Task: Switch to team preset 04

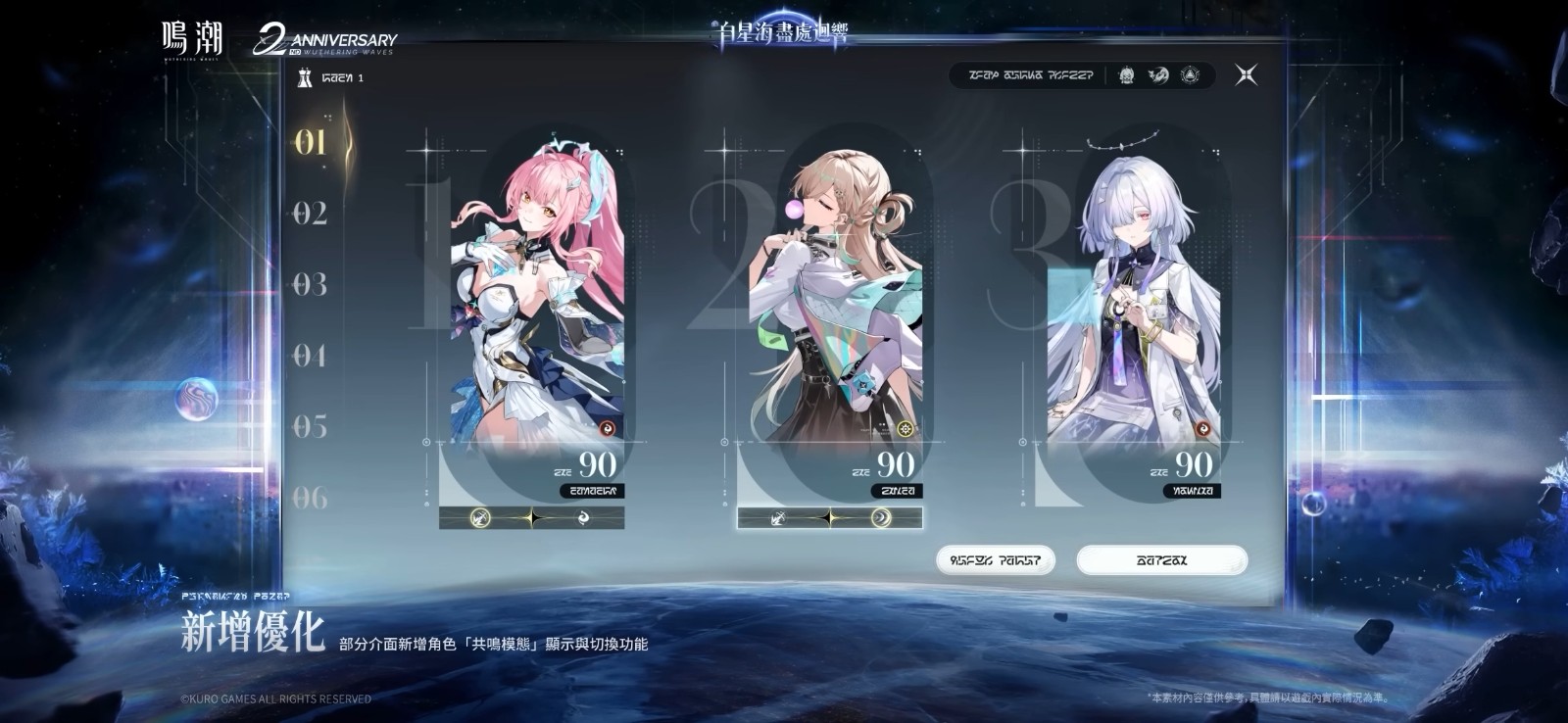Action: tap(311, 356)
